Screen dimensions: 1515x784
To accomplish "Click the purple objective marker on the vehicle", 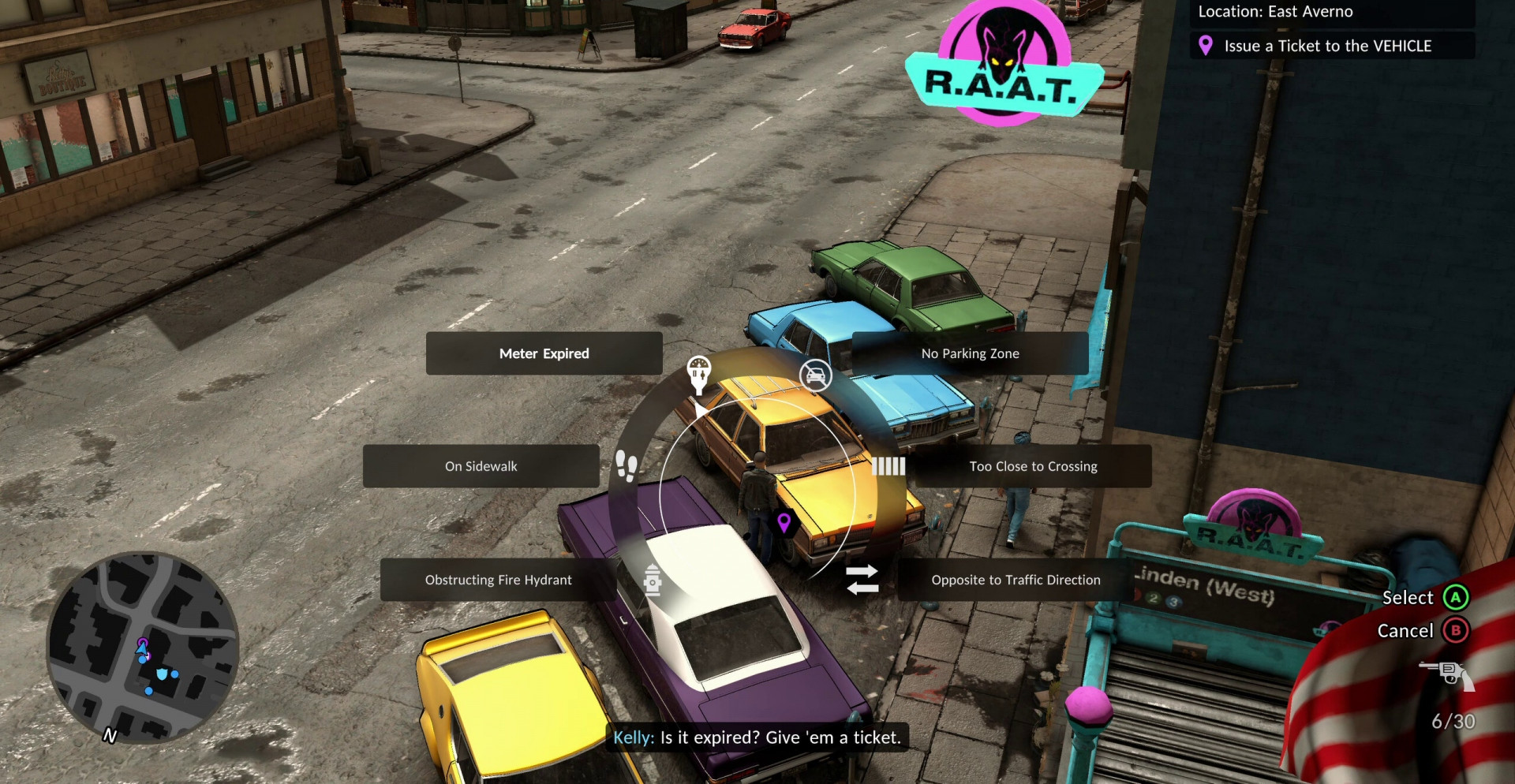I will click(784, 521).
